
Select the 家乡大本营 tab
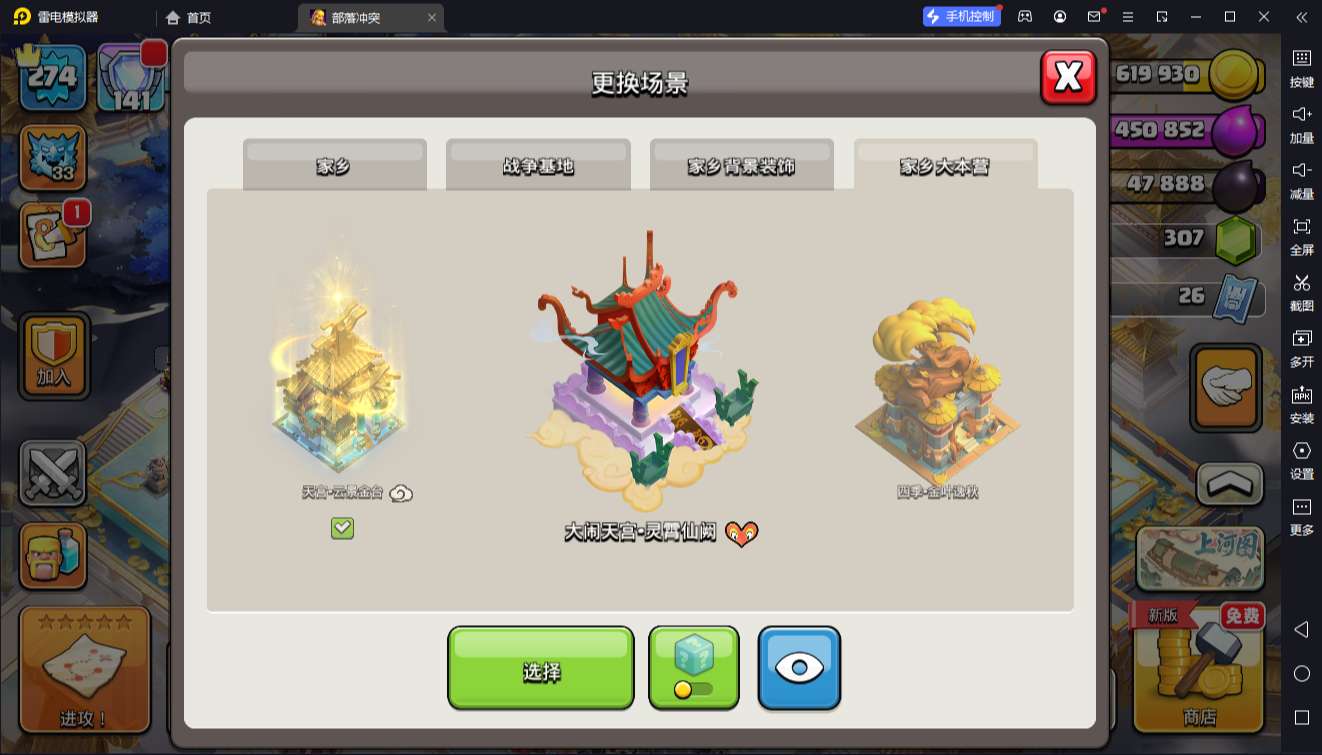click(945, 166)
